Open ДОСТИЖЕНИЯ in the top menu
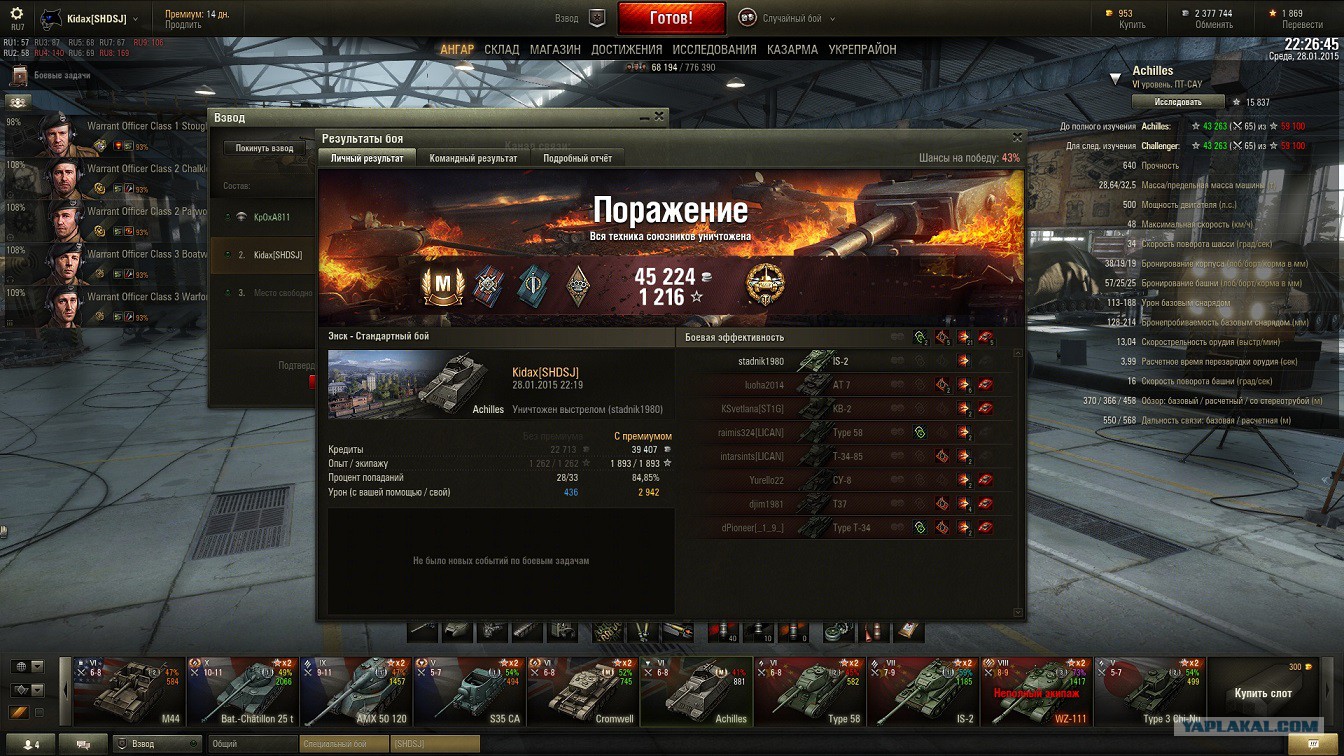 tap(626, 49)
